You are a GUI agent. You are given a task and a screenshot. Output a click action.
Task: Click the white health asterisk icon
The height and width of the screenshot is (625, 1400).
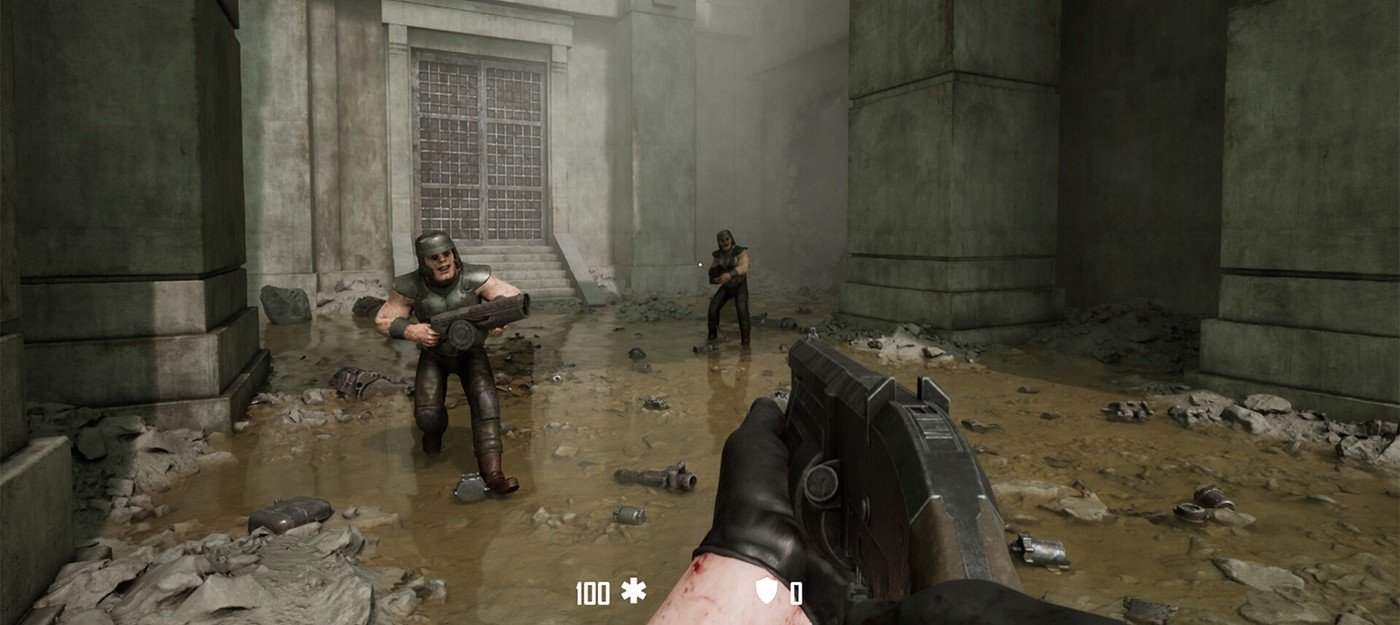click(633, 591)
